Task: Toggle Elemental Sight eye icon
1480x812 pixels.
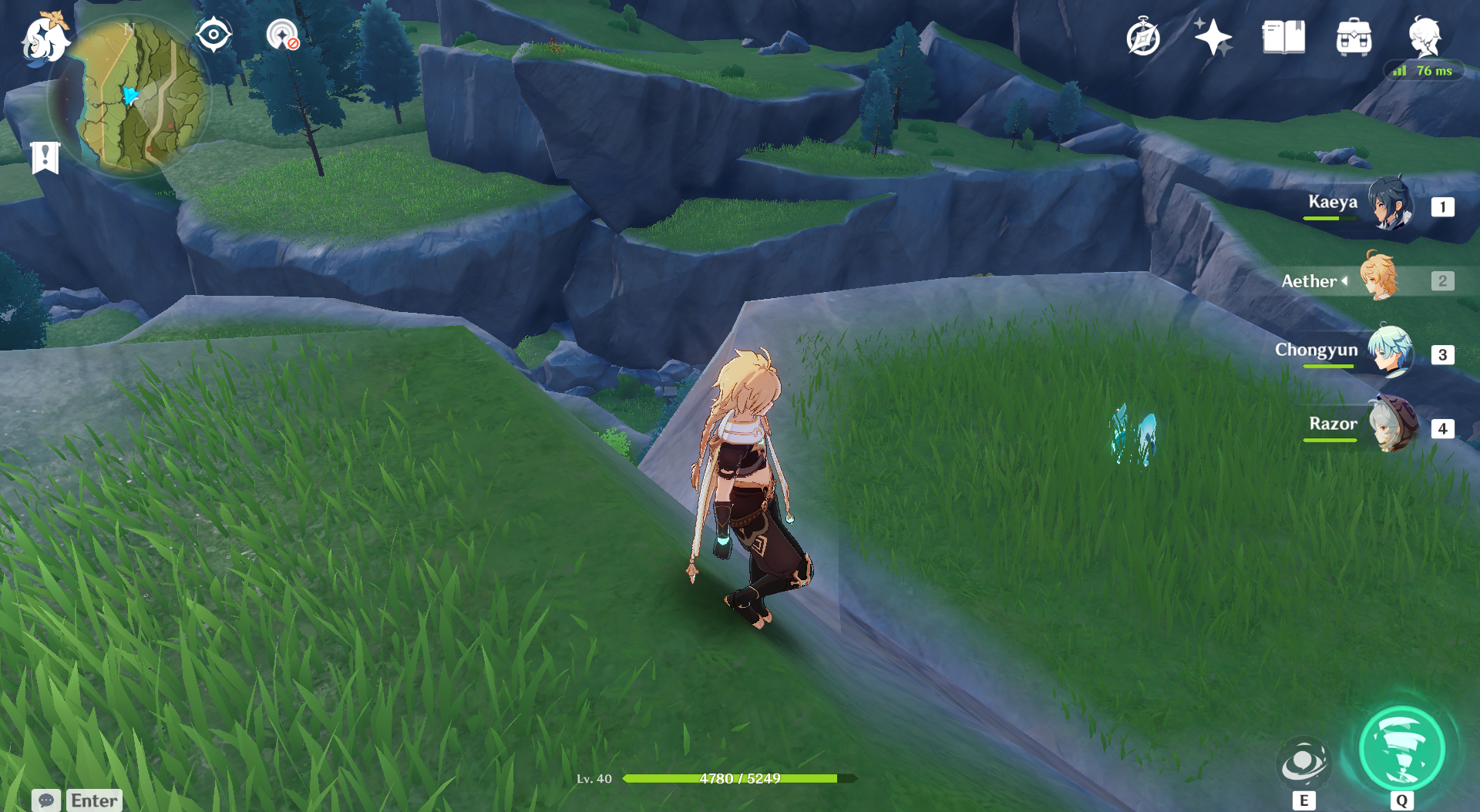Action: click(214, 35)
